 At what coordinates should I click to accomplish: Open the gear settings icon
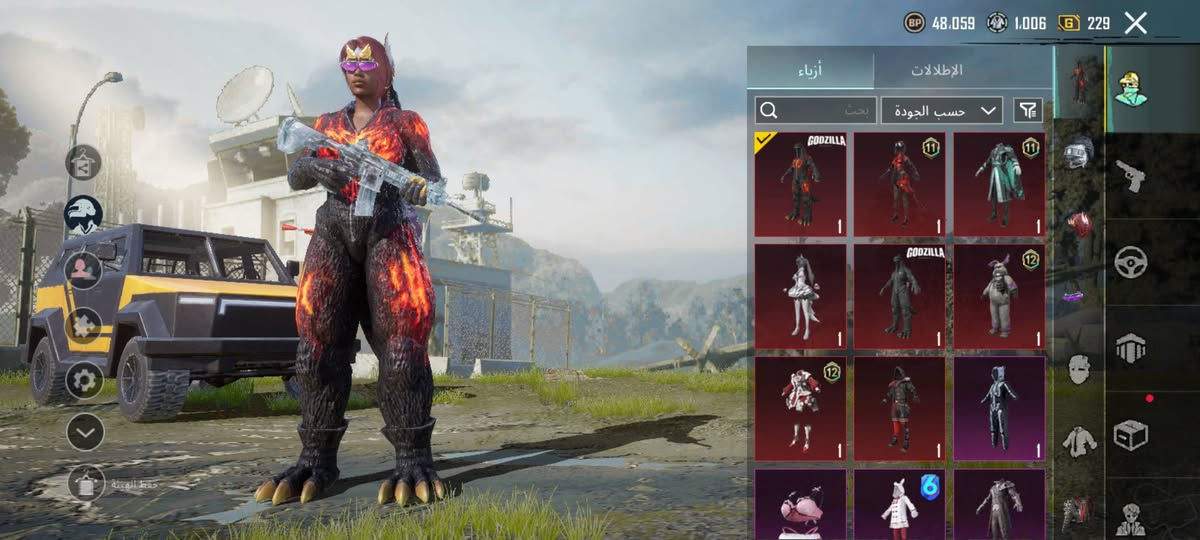click(x=85, y=380)
